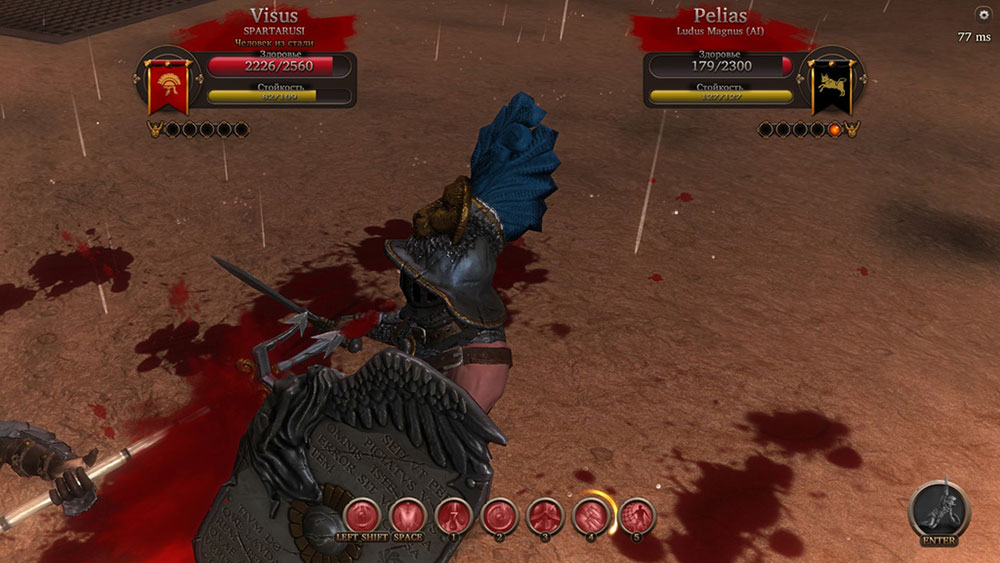Activate the swirl ability in slot 2

499,516
